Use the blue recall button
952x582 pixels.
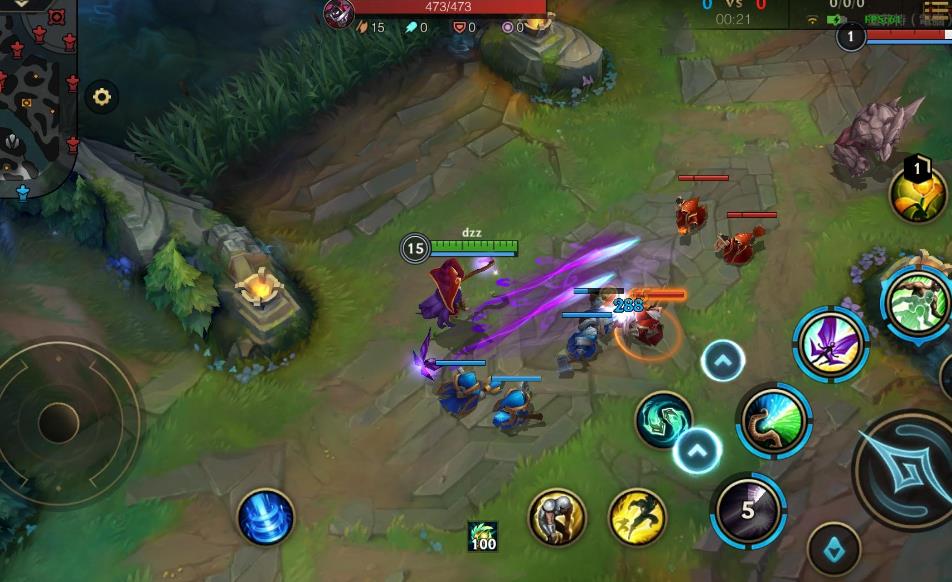[266, 517]
